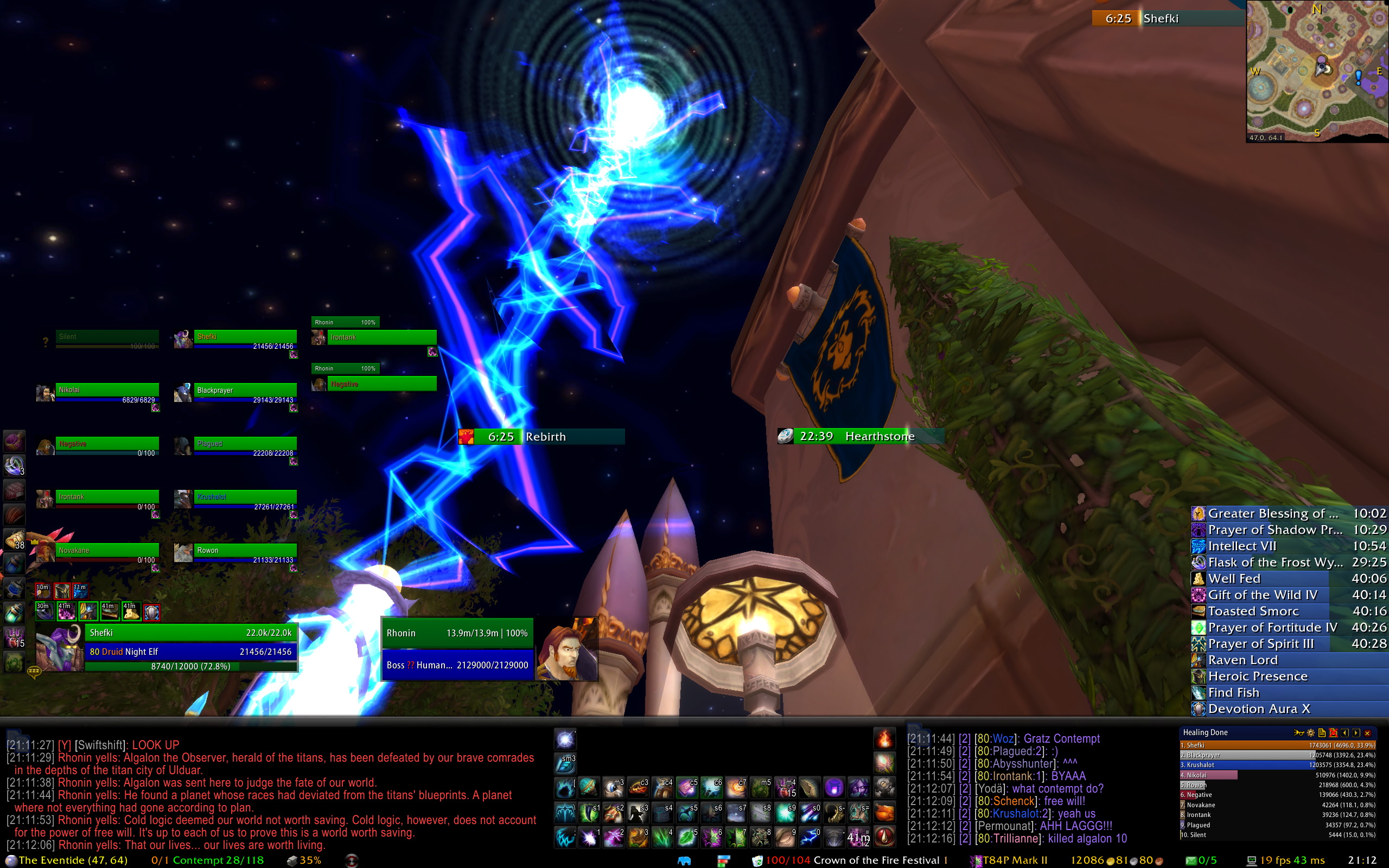
Task: Reset meter data with the crossed-out page icon
Action: 1333,732
